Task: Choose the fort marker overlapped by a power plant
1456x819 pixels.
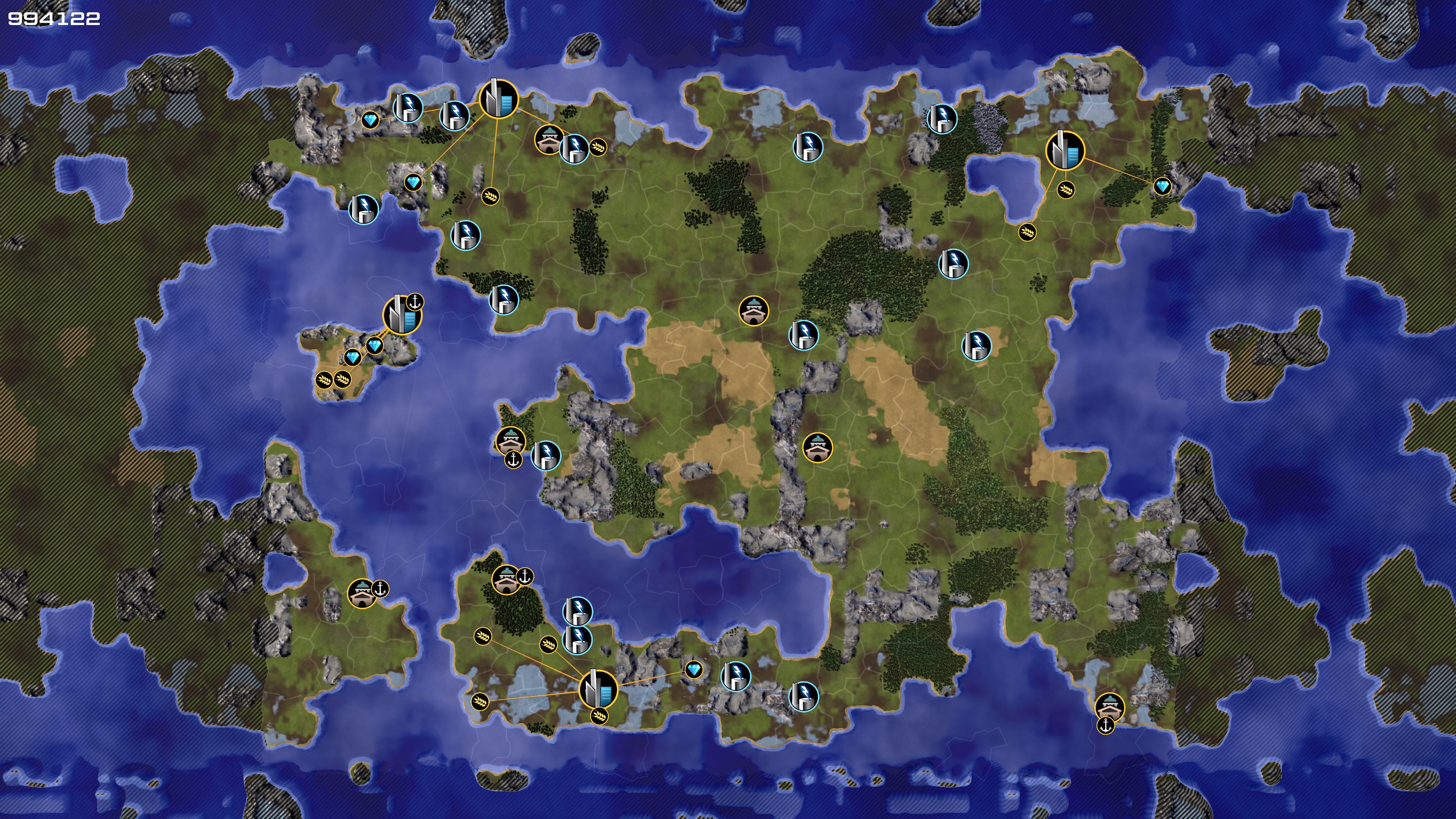Action: tap(547, 139)
